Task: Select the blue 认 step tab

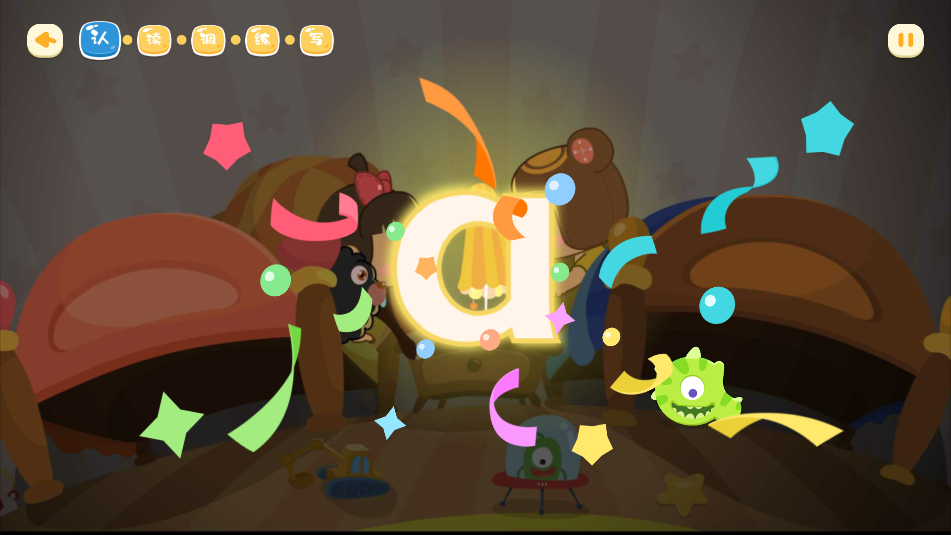Action: tap(100, 40)
